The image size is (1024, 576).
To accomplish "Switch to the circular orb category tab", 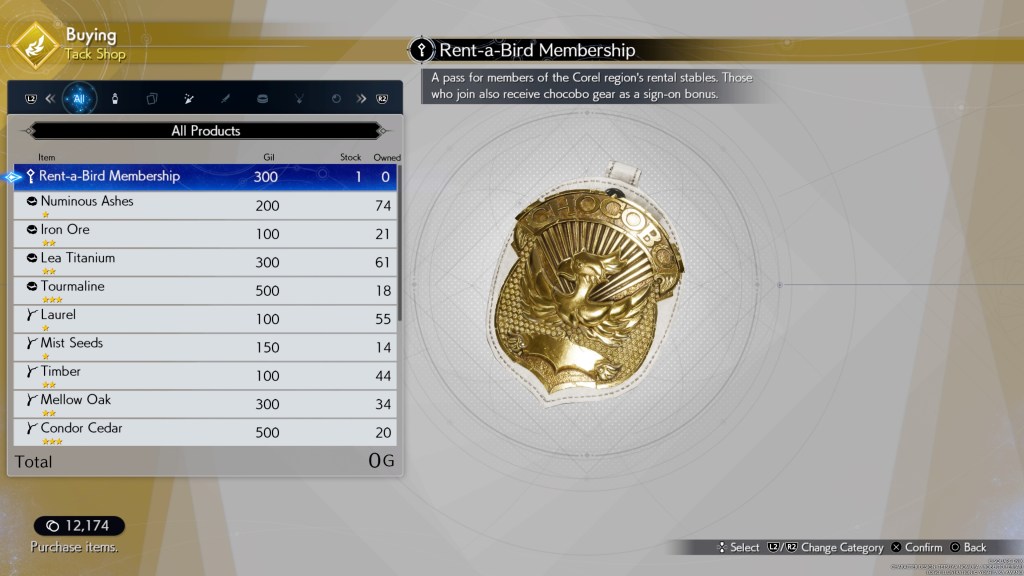I will (x=335, y=99).
